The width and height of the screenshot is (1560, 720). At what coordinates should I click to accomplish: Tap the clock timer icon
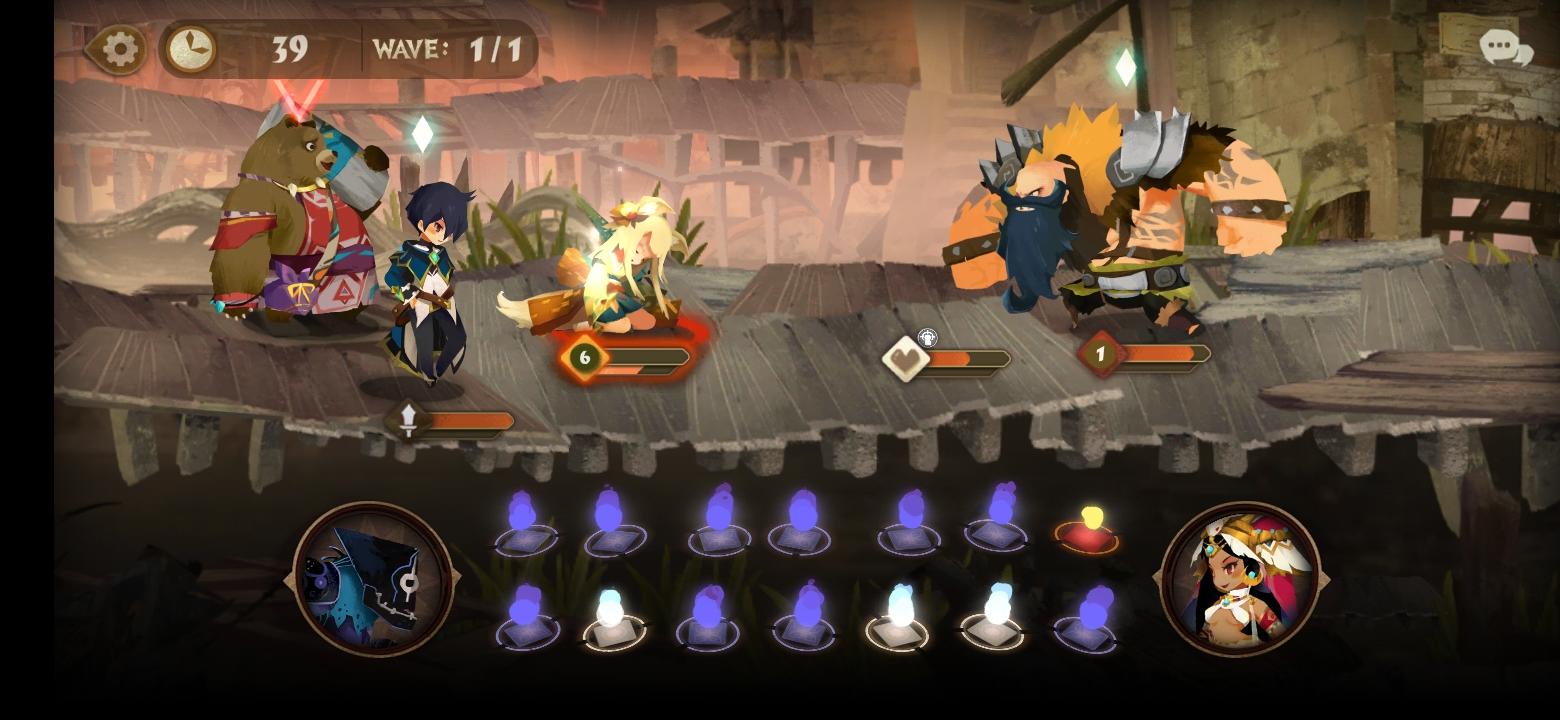point(192,45)
